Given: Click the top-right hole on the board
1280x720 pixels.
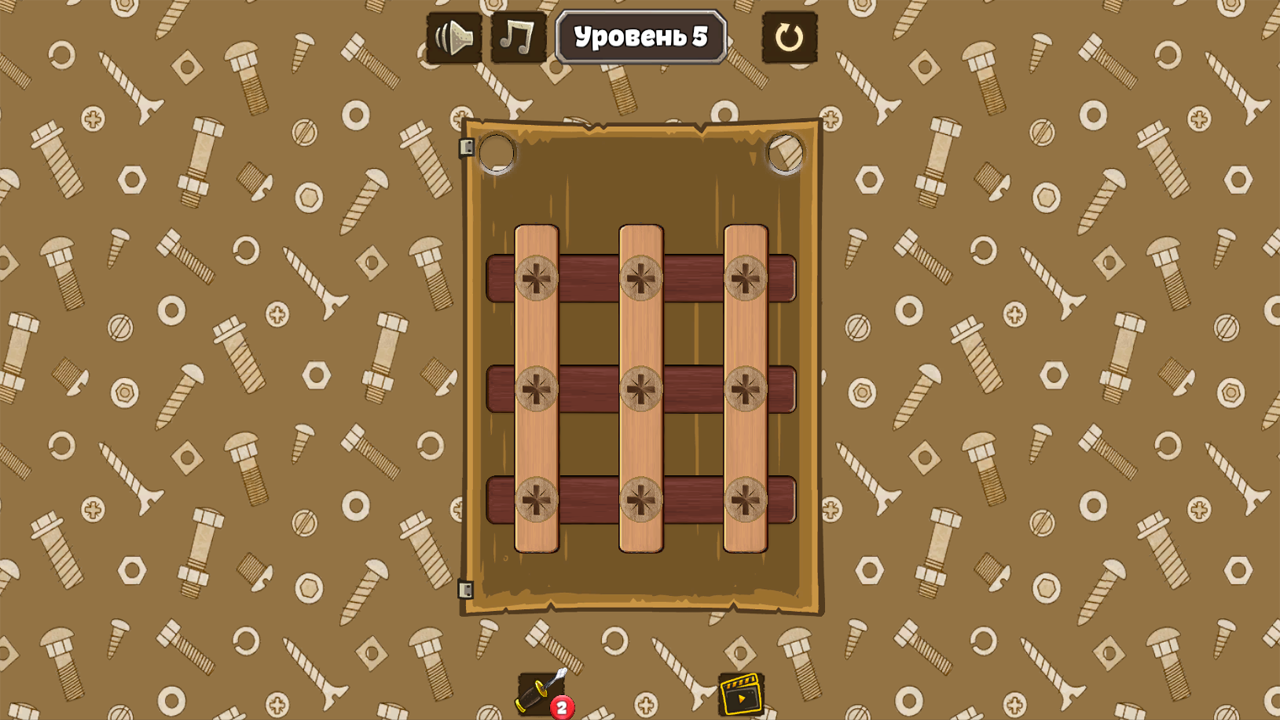Looking at the screenshot, I should [x=785, y=152].
